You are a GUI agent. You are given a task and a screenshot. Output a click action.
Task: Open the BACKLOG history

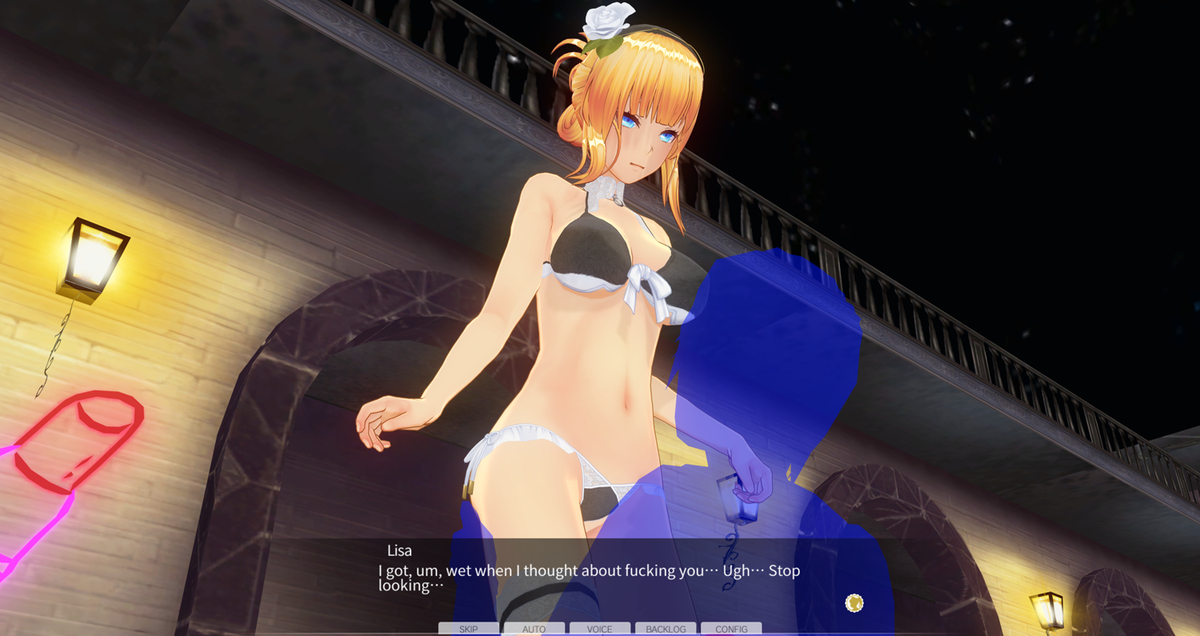(x=665, y=629)
